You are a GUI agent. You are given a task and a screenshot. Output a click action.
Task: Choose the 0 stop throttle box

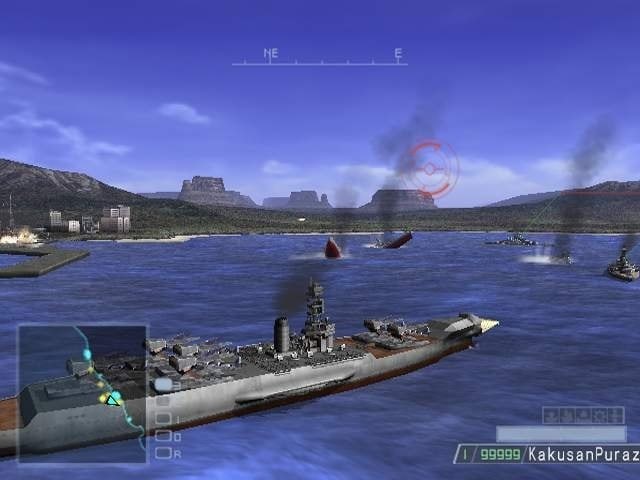163,436
